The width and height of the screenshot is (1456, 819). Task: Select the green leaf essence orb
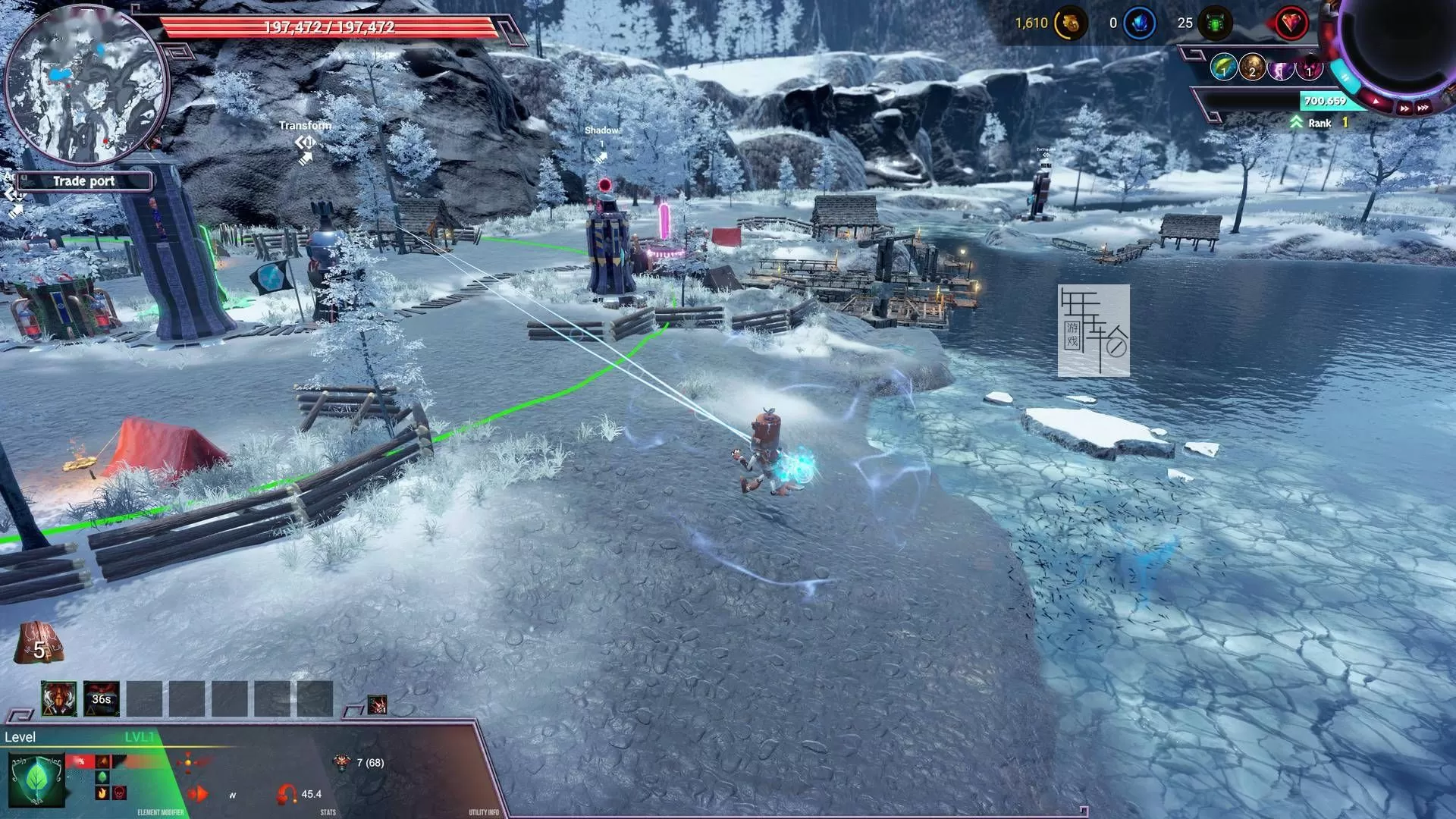(1223, 68)
